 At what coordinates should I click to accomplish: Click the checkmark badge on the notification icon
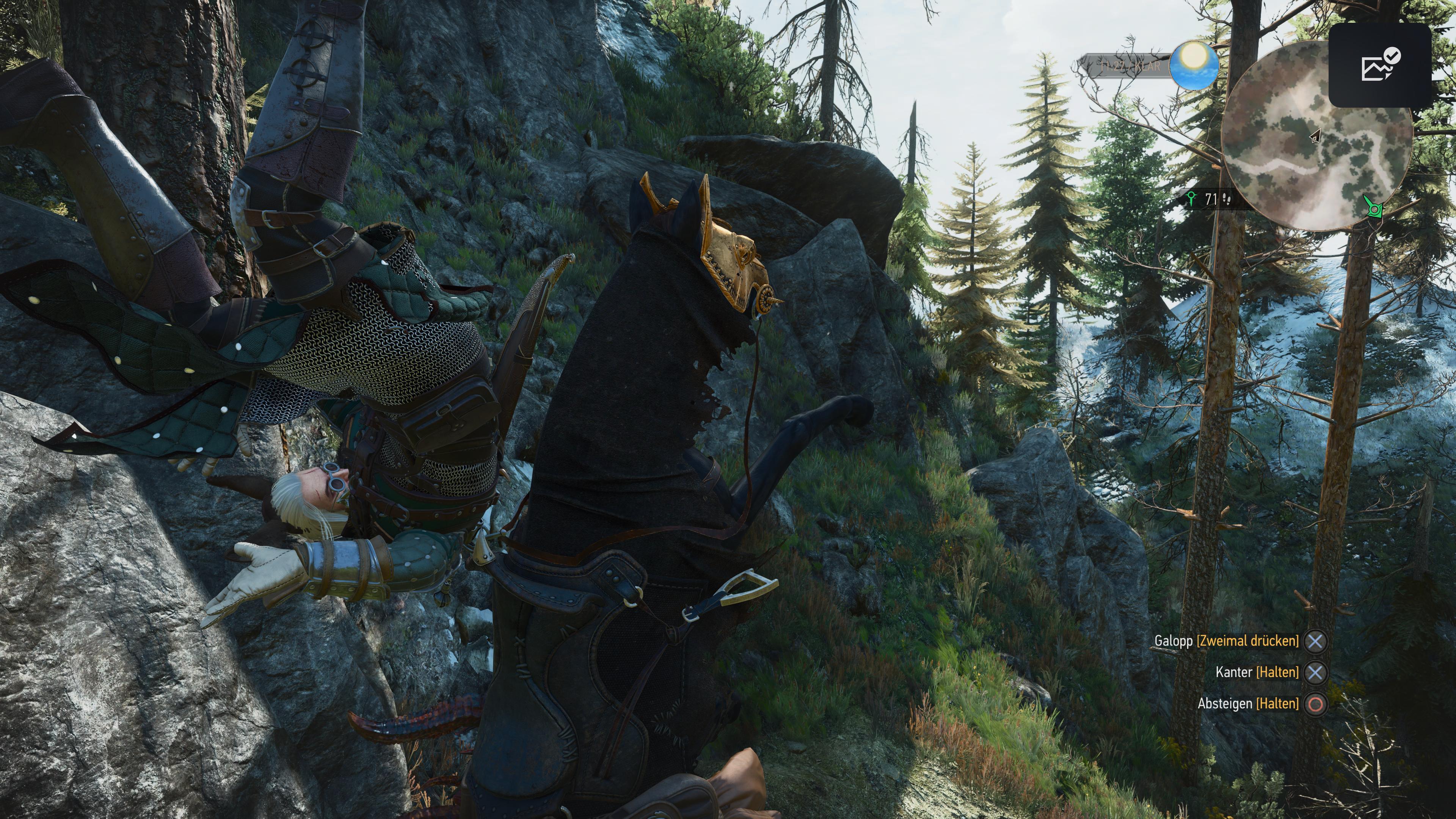[1392, 56]
